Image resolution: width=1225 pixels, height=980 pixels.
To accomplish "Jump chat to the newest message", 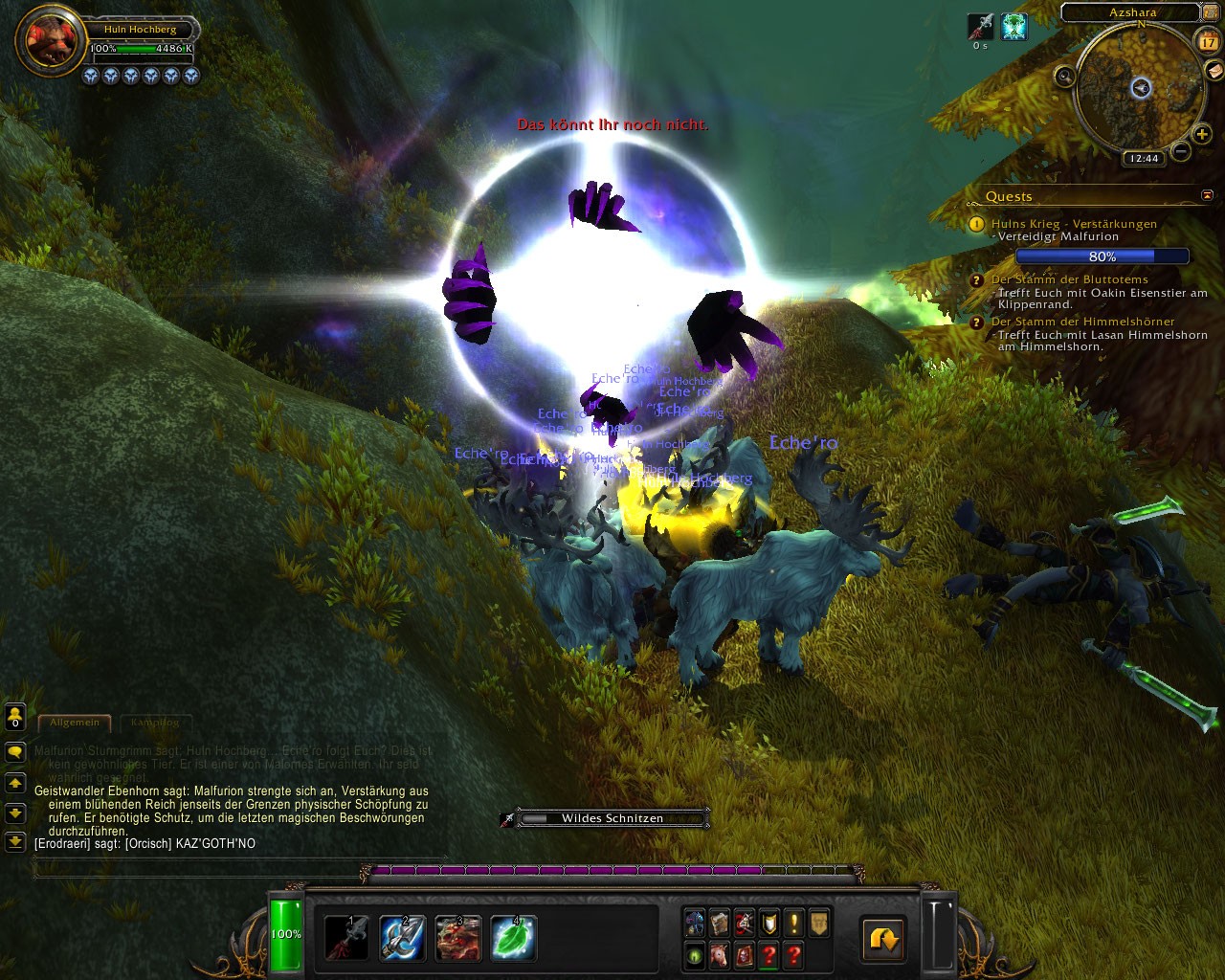I will click(x=15, y=841).
